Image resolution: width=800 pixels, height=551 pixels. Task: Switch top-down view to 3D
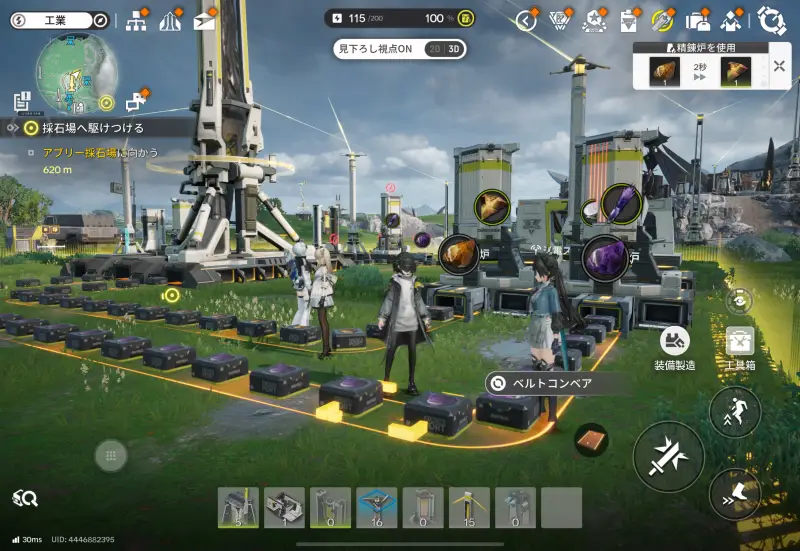tap(455, 49)
